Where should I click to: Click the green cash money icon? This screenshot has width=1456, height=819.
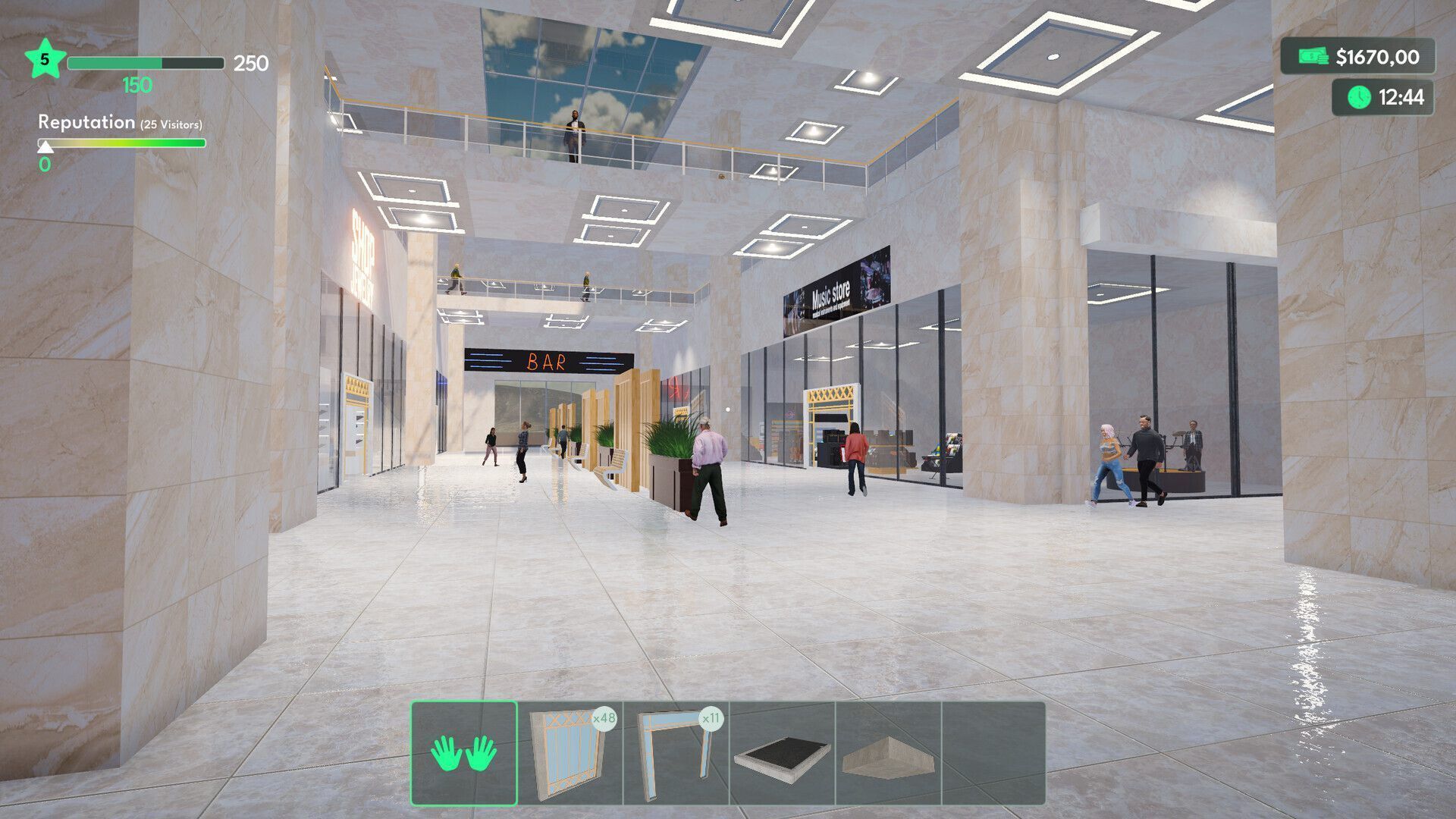pyautogui.click(x=1313, y=57)
